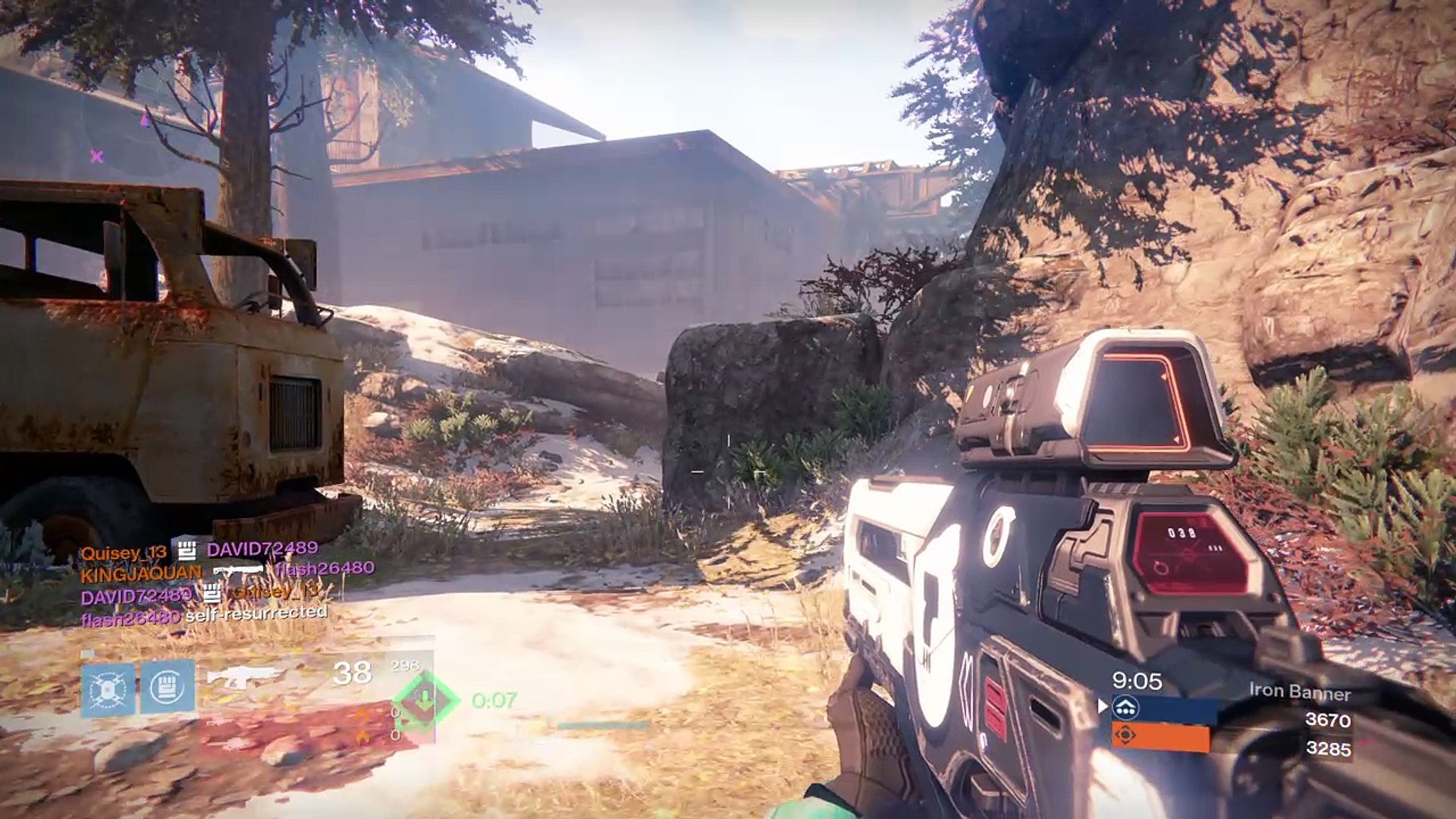Screen dimensions: 1456x819
Task: Click the green diamond down-arrow buff icon
Action: pyautogui.click(x=425, y=700)
